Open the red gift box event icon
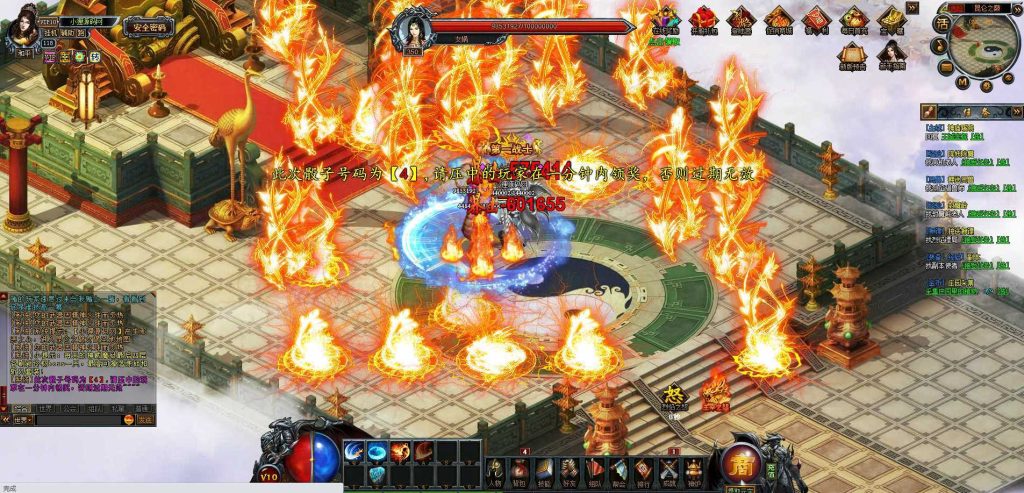This screenshot has width=1024, height=493. [x=704, y=19]
